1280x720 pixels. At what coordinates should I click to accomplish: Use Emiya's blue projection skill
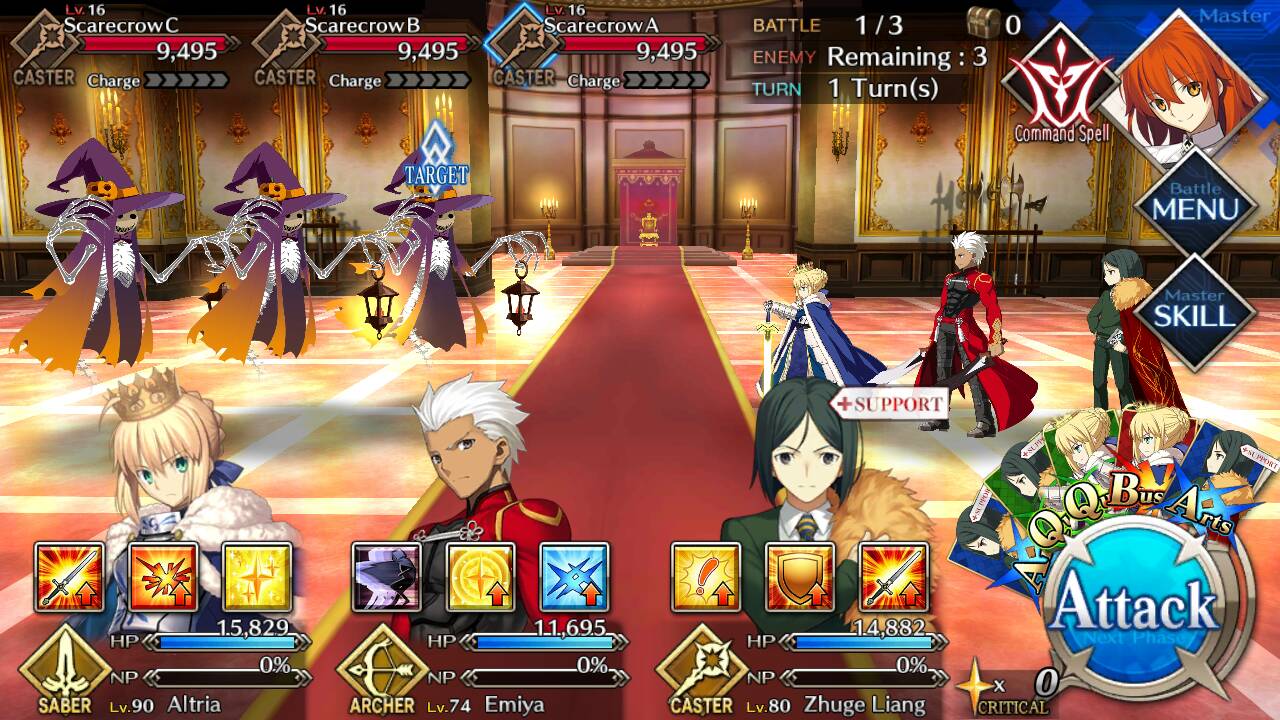pyautogui.click(x=574, y=577)
